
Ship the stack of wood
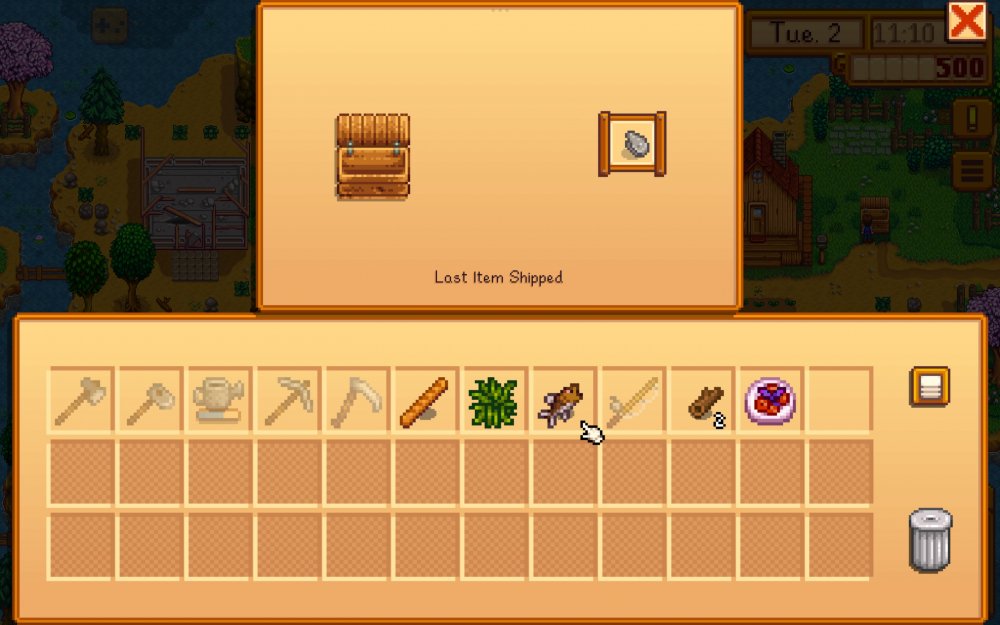pos(702,400)
